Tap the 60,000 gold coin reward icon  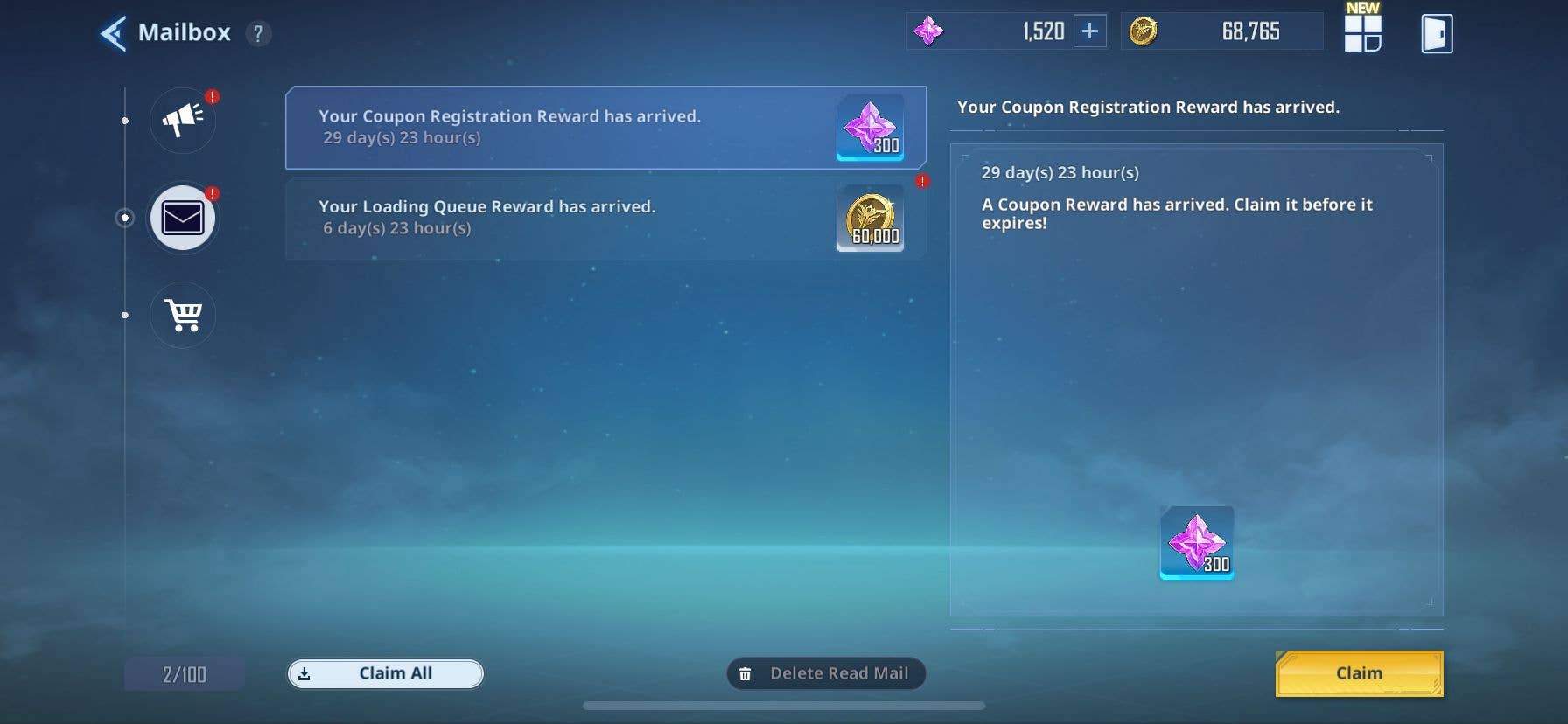(x=871, y=219)
